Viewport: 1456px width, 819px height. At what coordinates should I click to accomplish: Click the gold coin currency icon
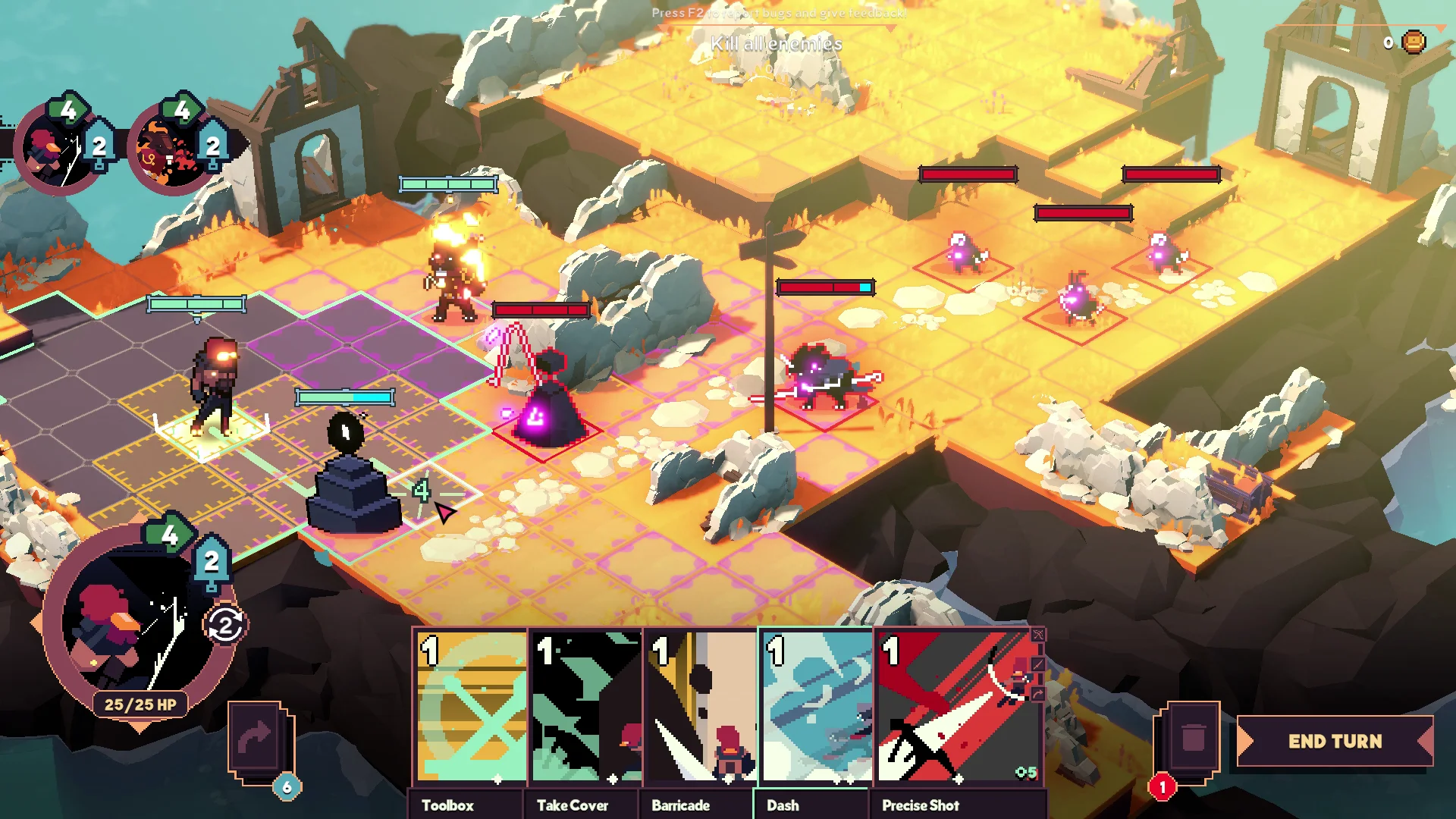coord(1414,42)
